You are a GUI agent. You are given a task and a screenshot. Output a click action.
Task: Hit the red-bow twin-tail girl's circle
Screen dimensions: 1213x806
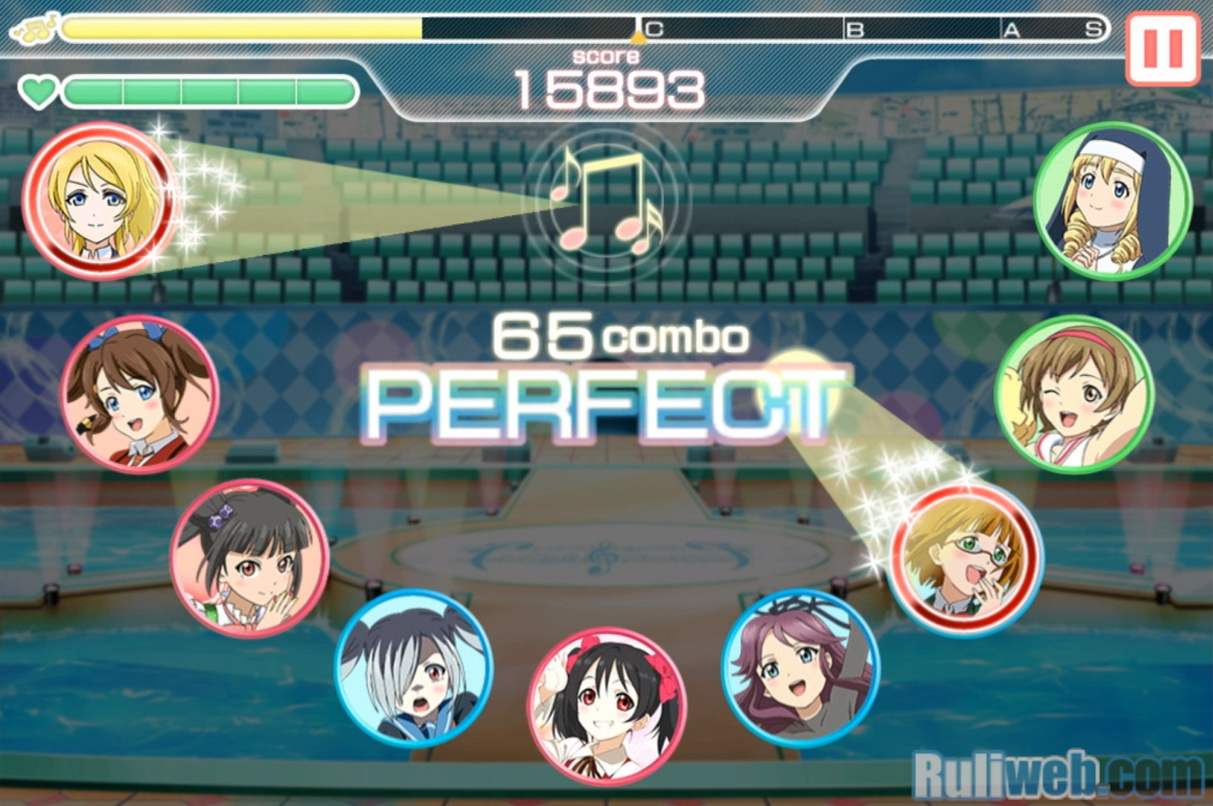(606, 706)
